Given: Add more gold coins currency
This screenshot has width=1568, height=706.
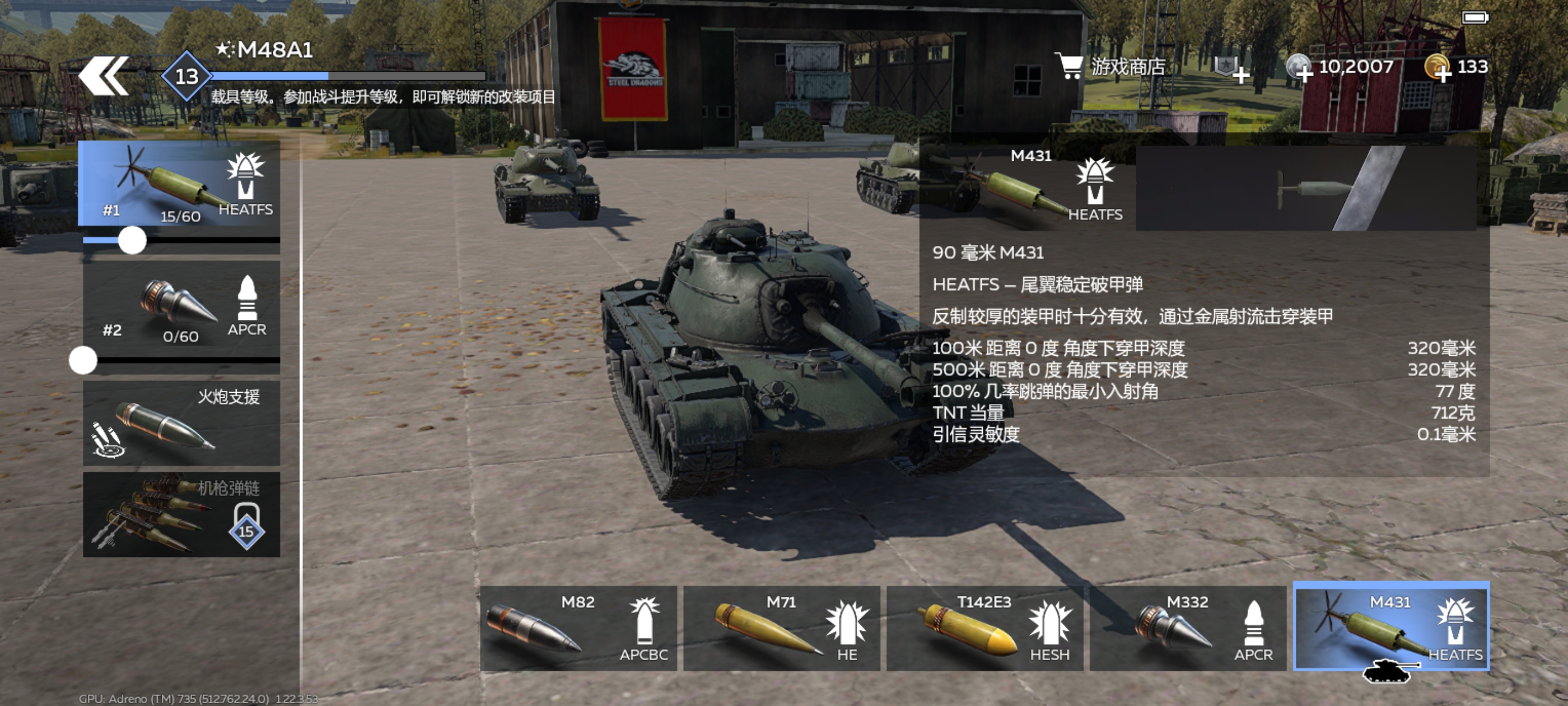Looking at the screenshot, I should (x=1439, y=68).
